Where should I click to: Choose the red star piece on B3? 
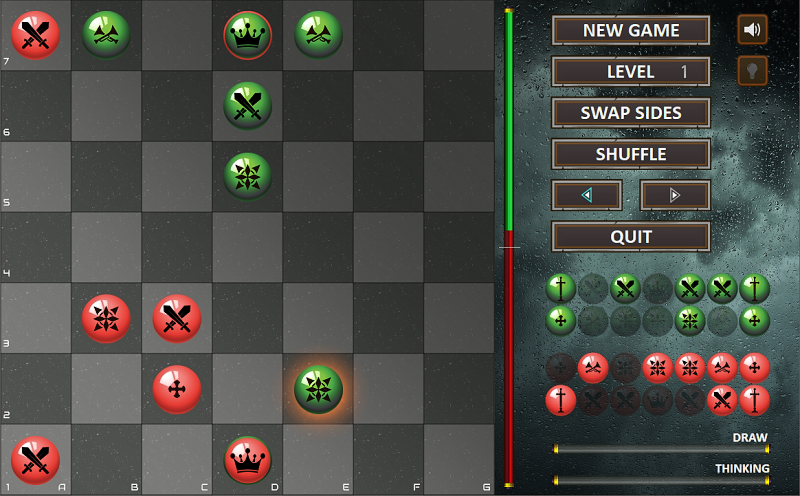point(106,318)
